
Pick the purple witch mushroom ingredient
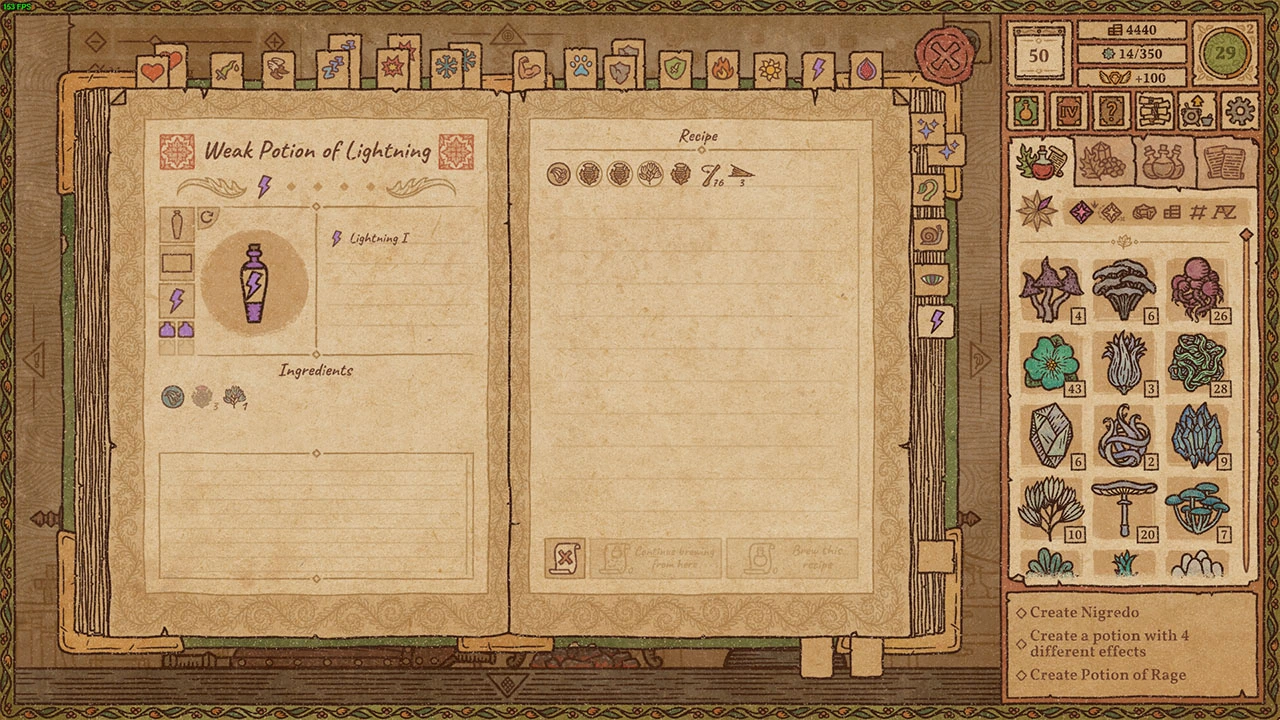tap(1050, 290)
